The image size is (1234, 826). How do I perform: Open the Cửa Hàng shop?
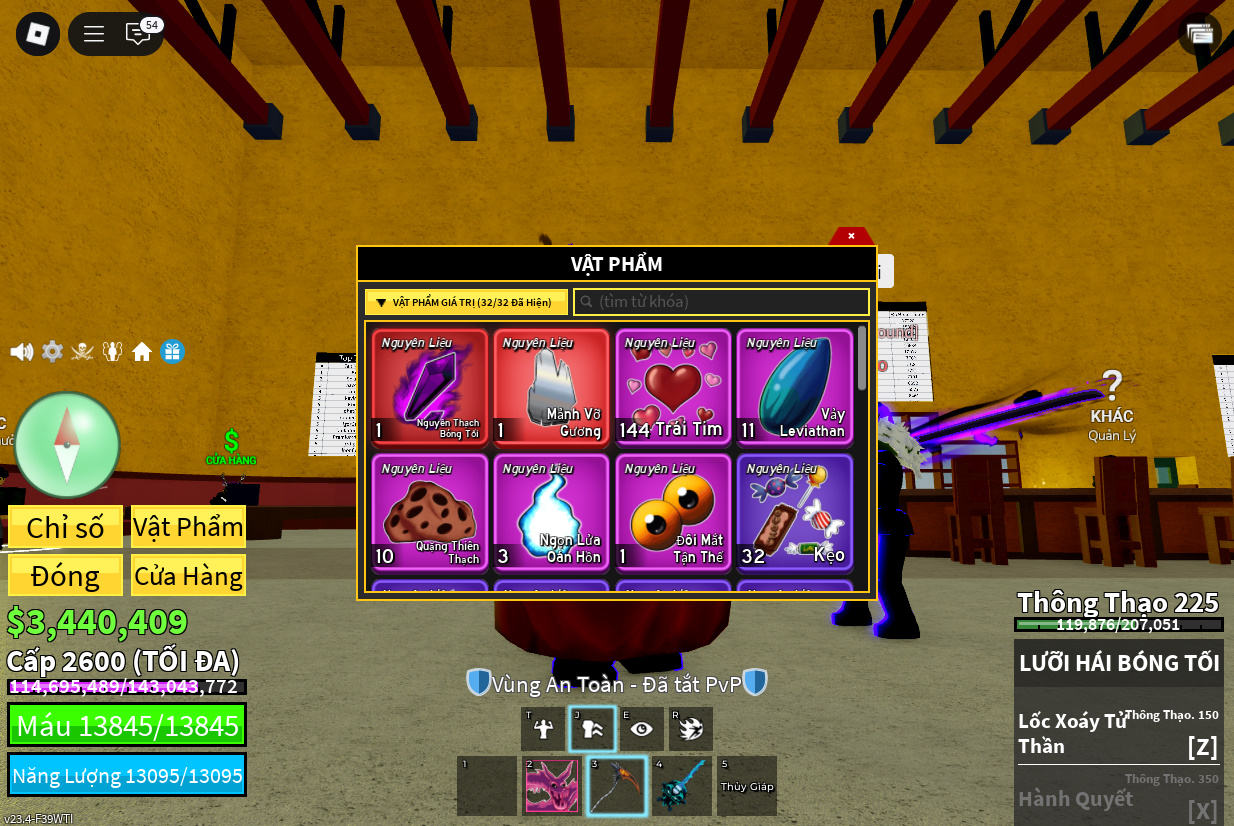pos(188,576)
